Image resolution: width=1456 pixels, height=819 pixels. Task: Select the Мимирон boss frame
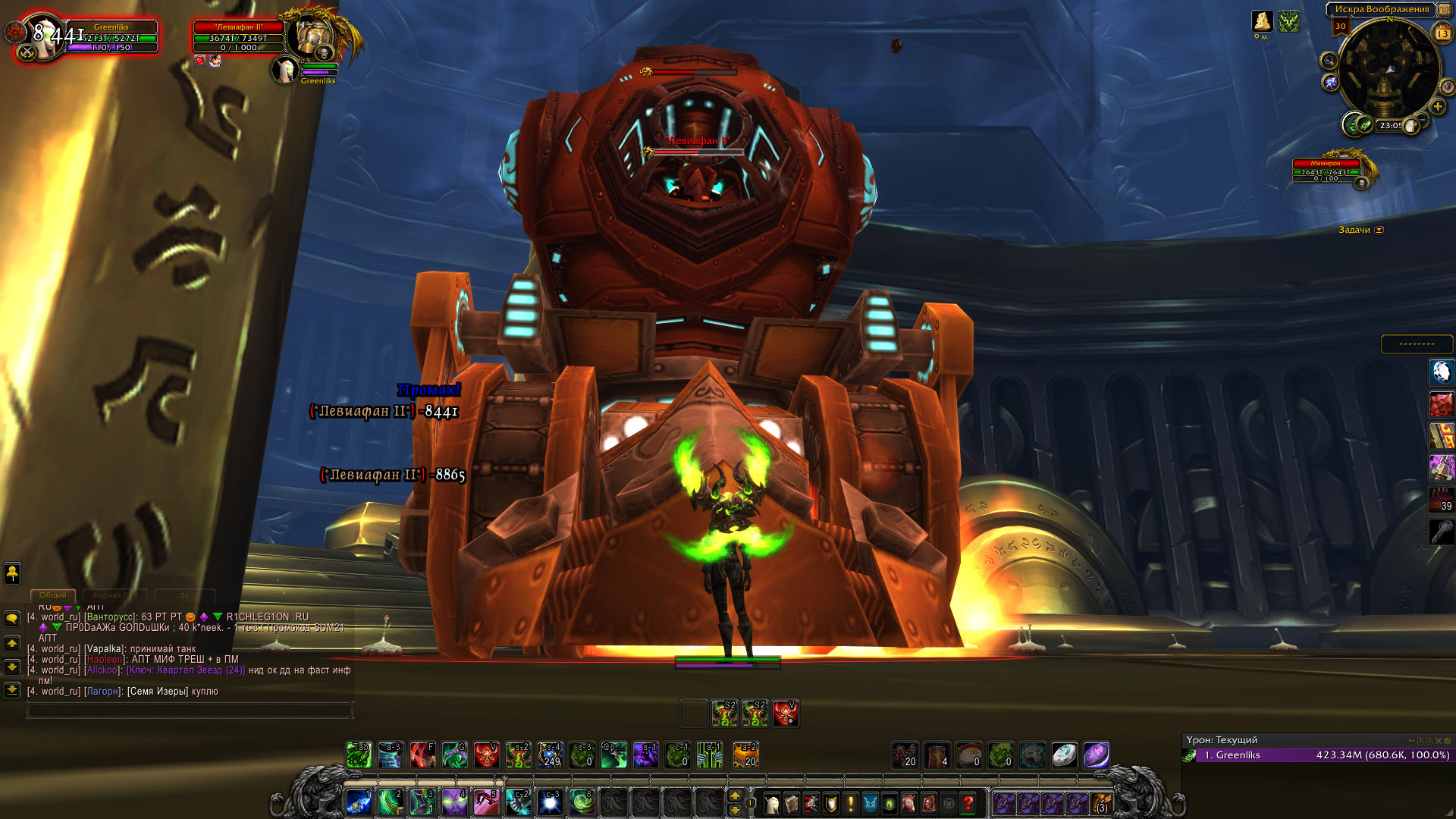pos(1326,171)
